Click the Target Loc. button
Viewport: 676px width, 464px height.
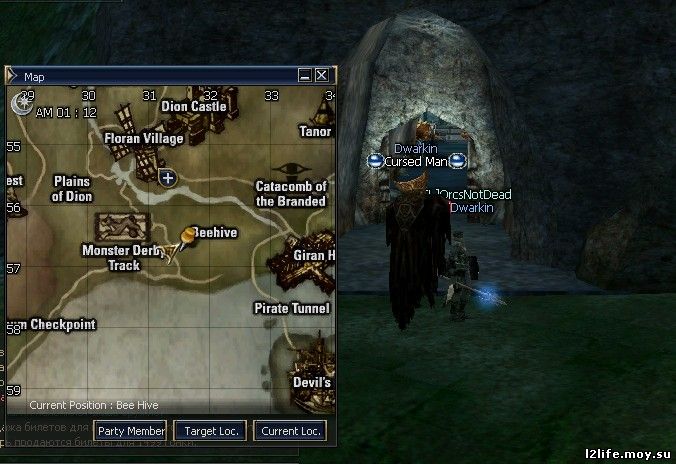(210, 431)
